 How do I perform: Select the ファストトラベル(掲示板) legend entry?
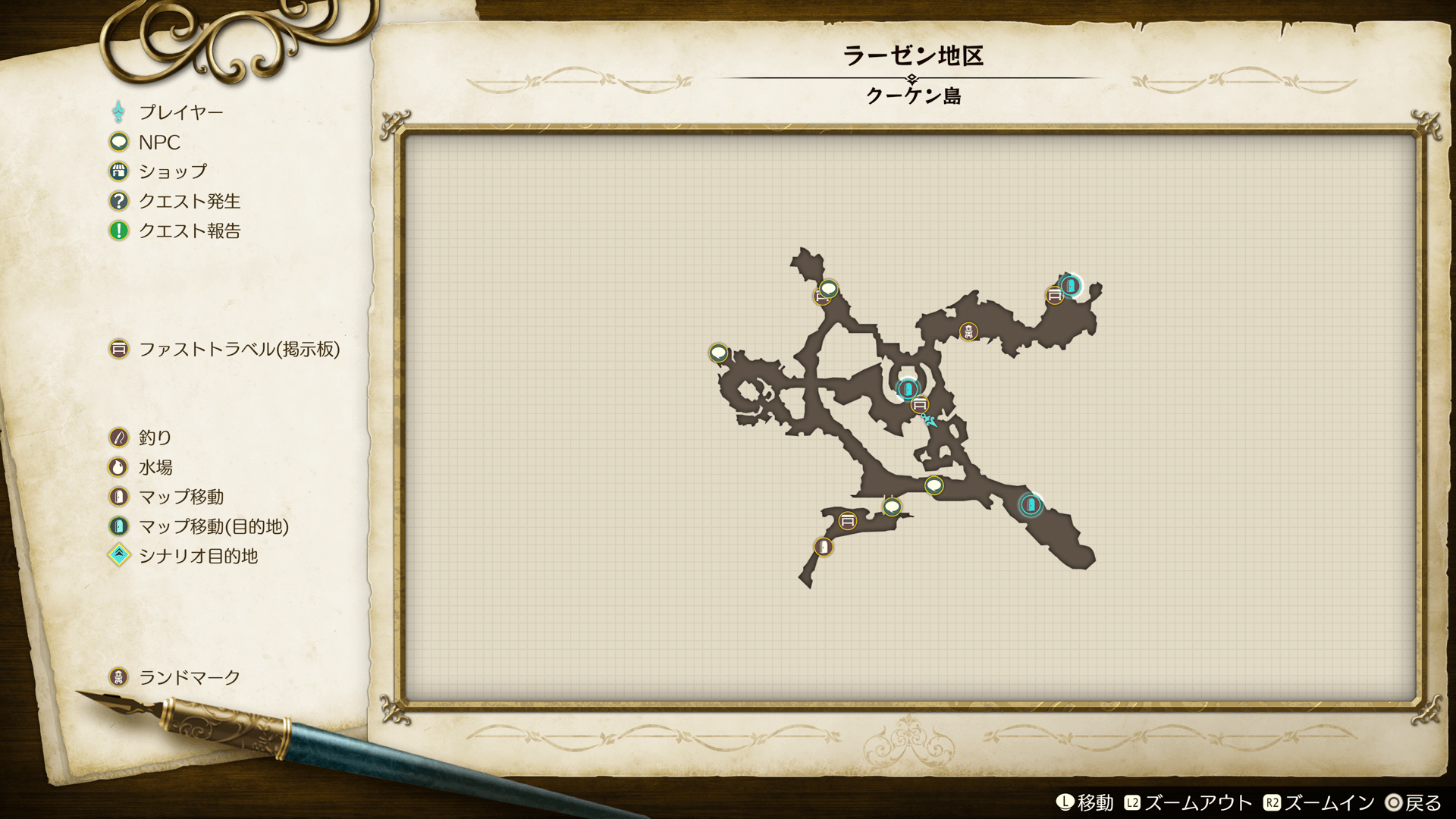(x=238, y=349)
